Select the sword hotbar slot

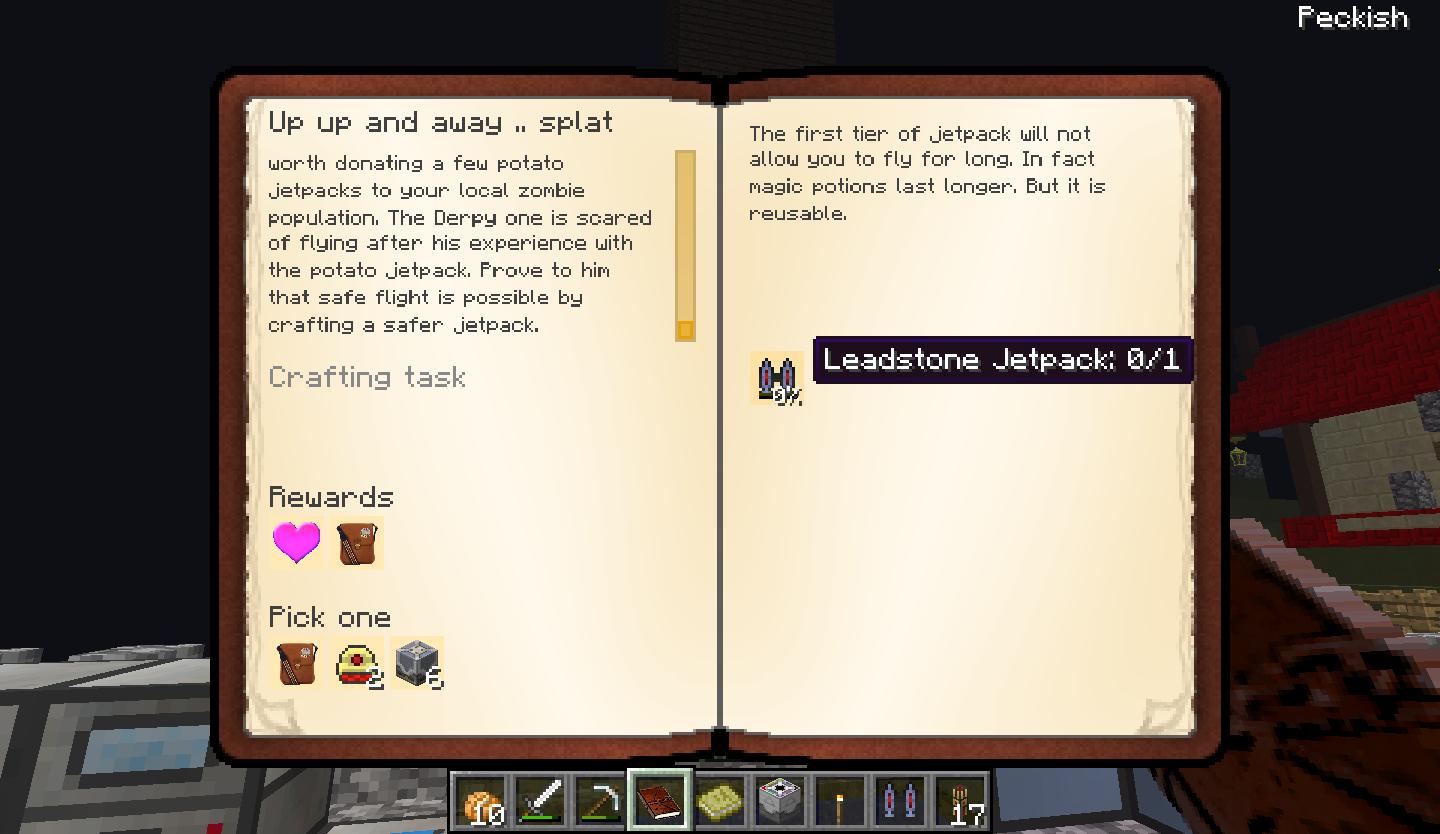click(x=540, y=801)
